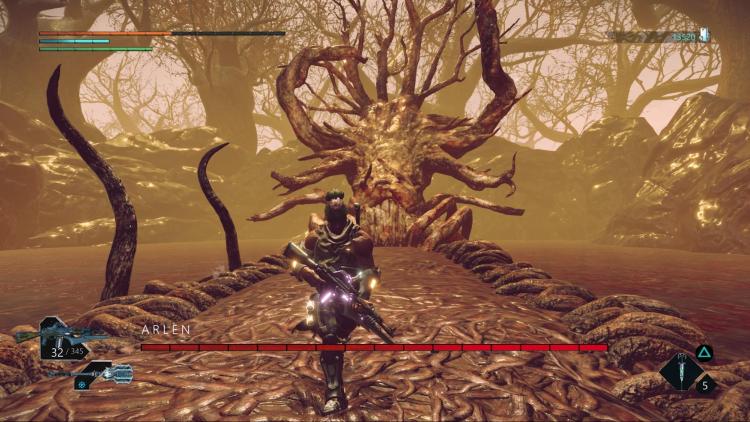Switch to the secondary energy weapon slot

point(97,374)
